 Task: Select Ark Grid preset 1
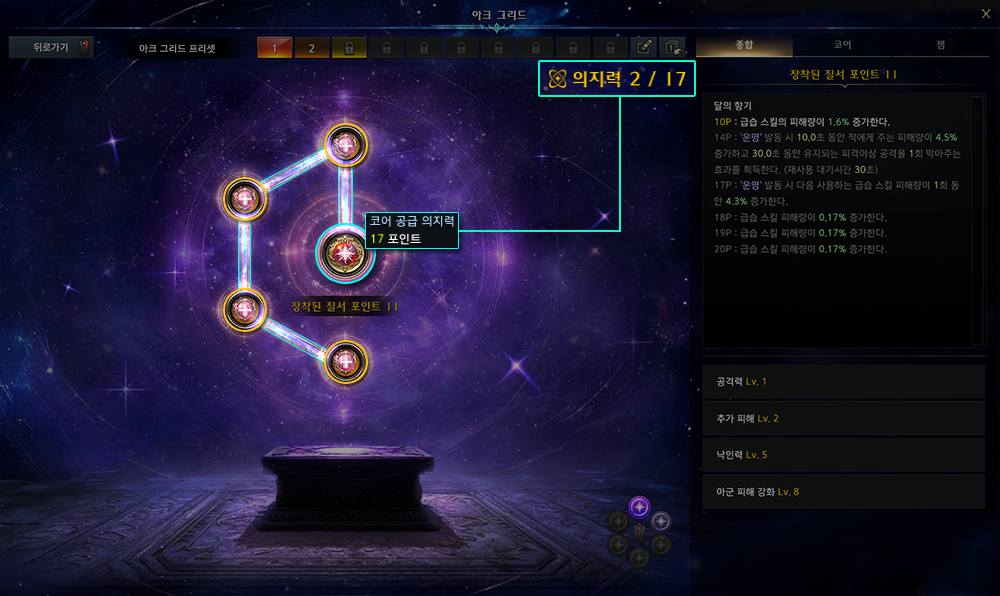pyautogui.click(x=274, y=47)
